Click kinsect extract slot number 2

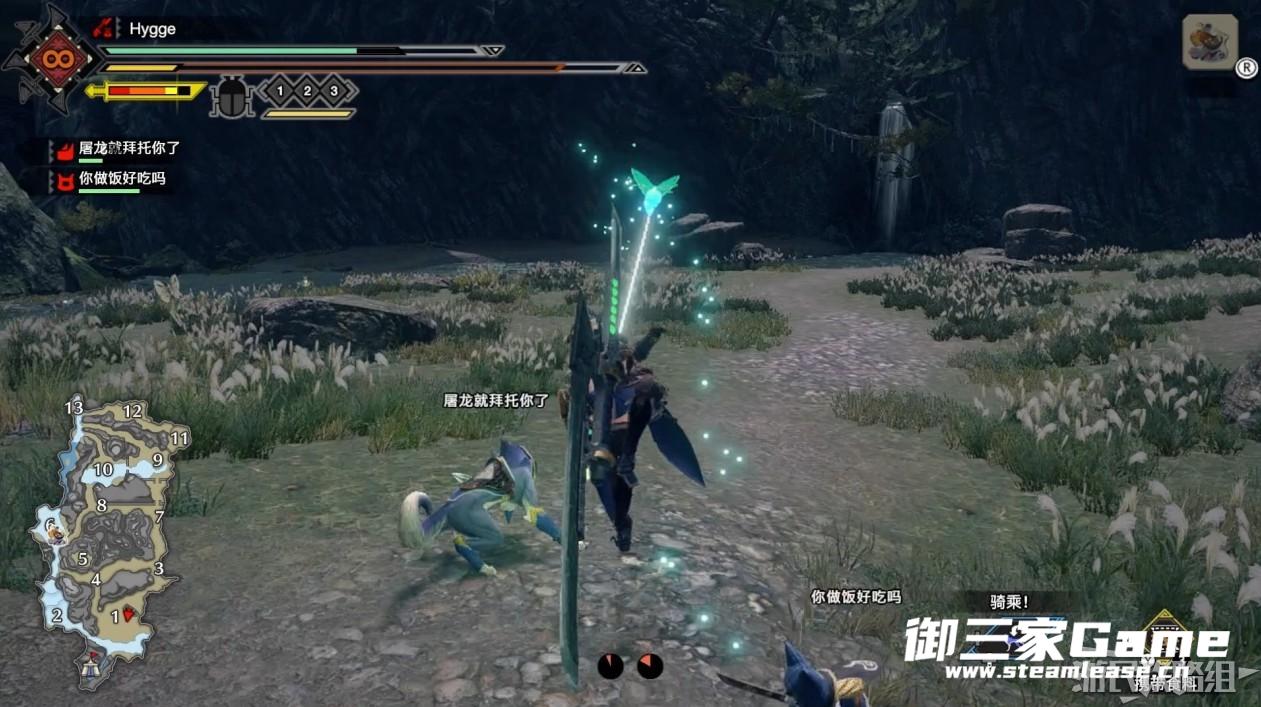point(307,92)
